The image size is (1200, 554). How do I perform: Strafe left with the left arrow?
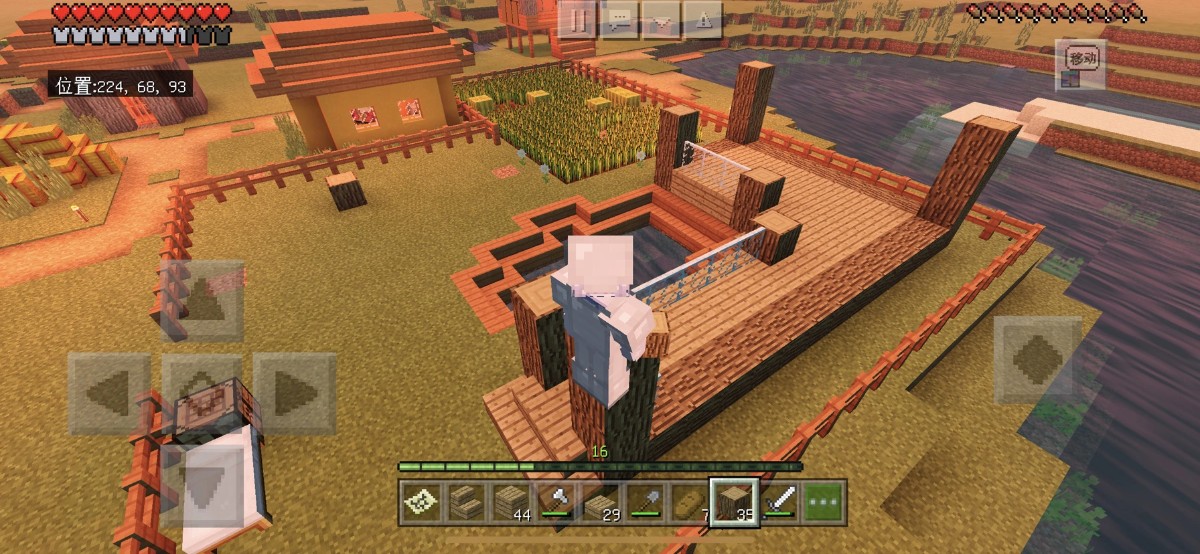[110, 393]
